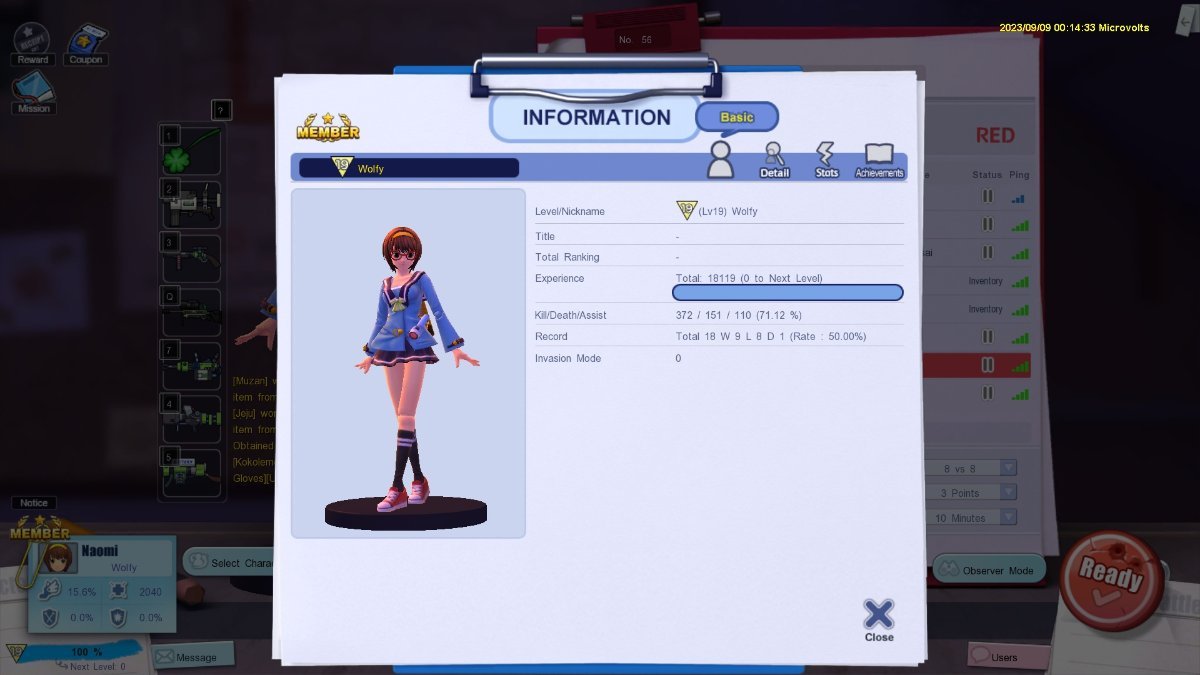Open the Mission panel
Image resolution: width=1200 pixels, height=675 pixels.
33,94
